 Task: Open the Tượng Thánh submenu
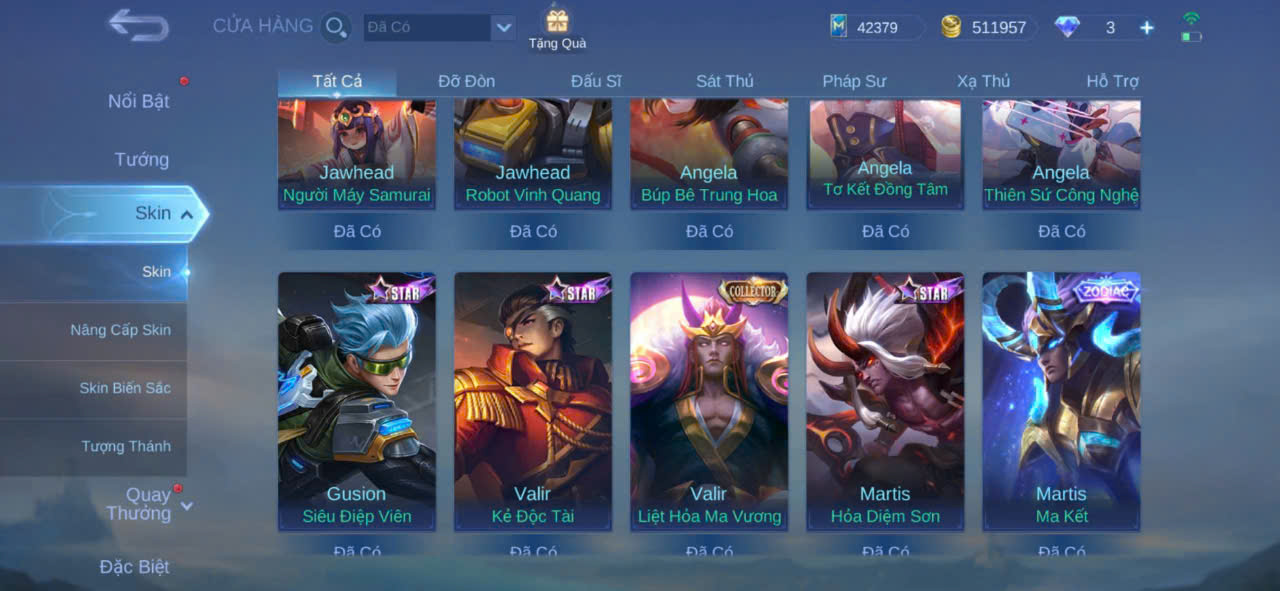pyautogui.click(x=126, y=446)
